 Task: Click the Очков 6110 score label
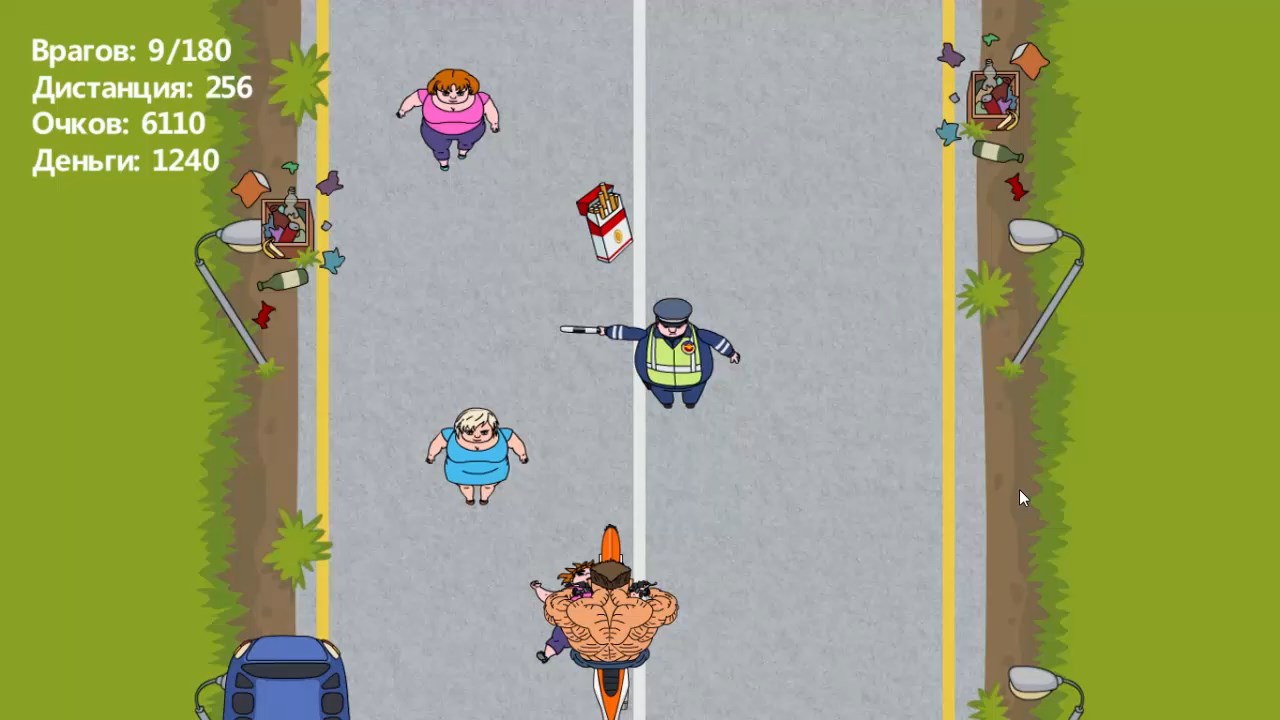coord(118,124)
